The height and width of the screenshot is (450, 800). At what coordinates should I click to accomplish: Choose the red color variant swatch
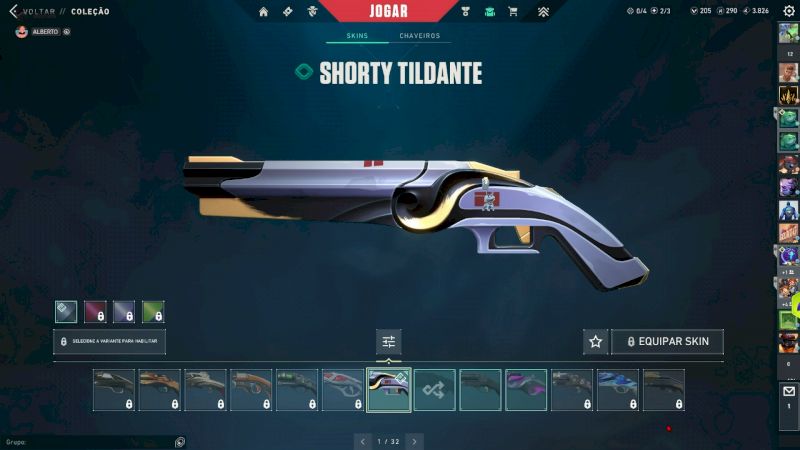click(95, 312)
